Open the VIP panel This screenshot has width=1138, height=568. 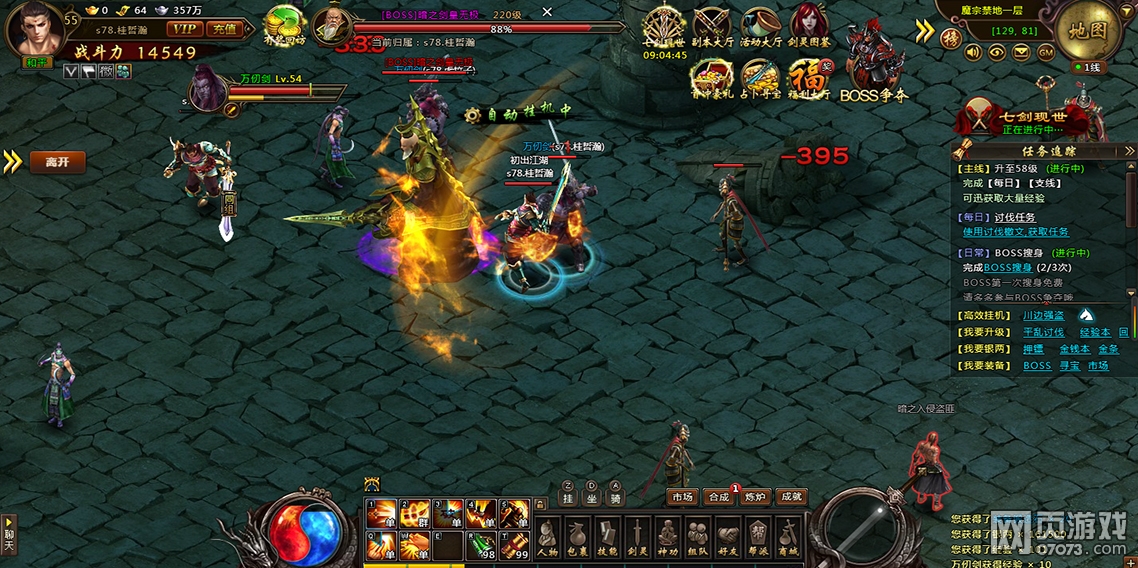click(185, 29)
